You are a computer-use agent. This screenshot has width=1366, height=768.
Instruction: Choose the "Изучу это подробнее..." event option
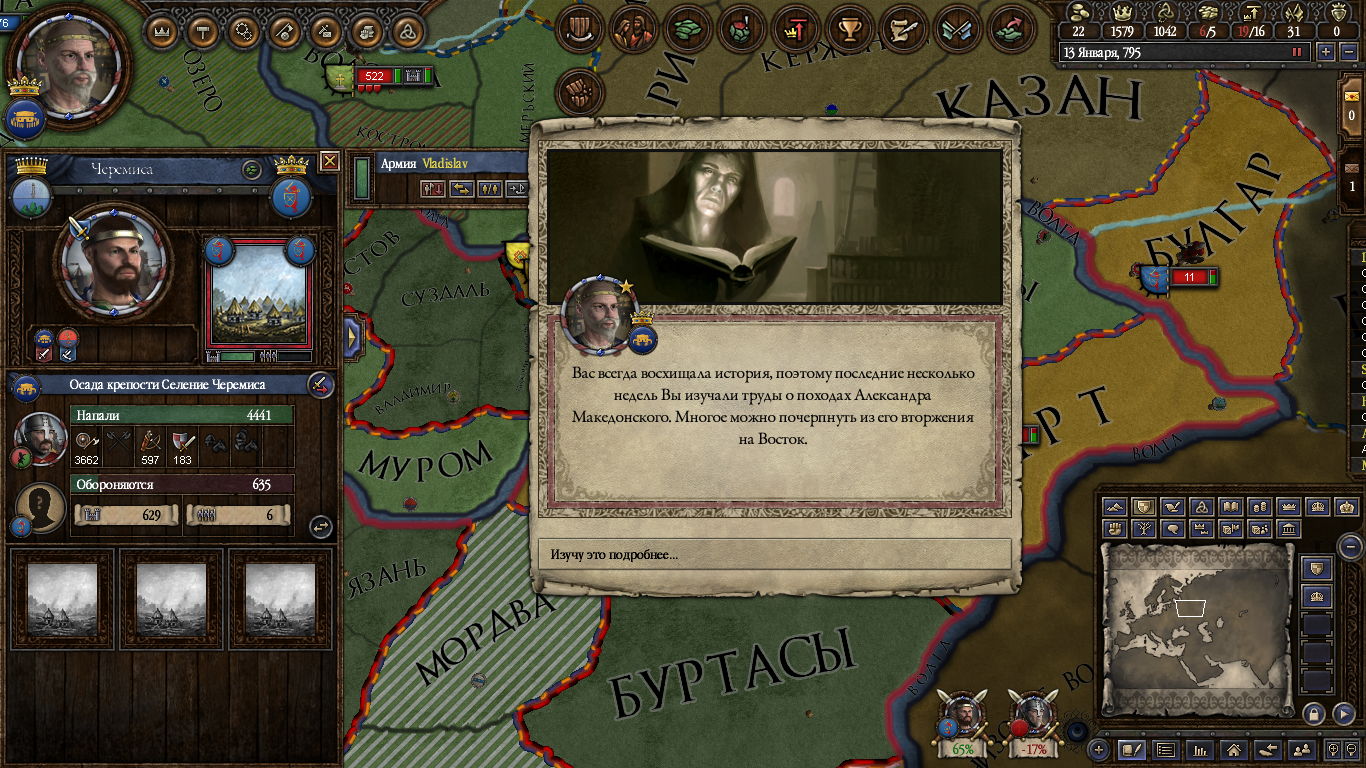[775, 554]
